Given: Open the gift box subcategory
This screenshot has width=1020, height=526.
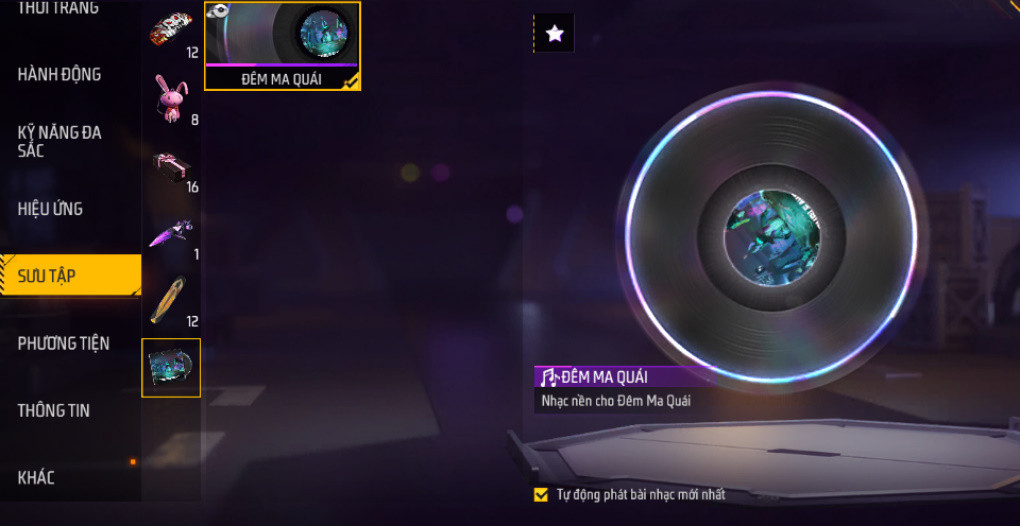Looking at the screenshot, I should 170,166.
